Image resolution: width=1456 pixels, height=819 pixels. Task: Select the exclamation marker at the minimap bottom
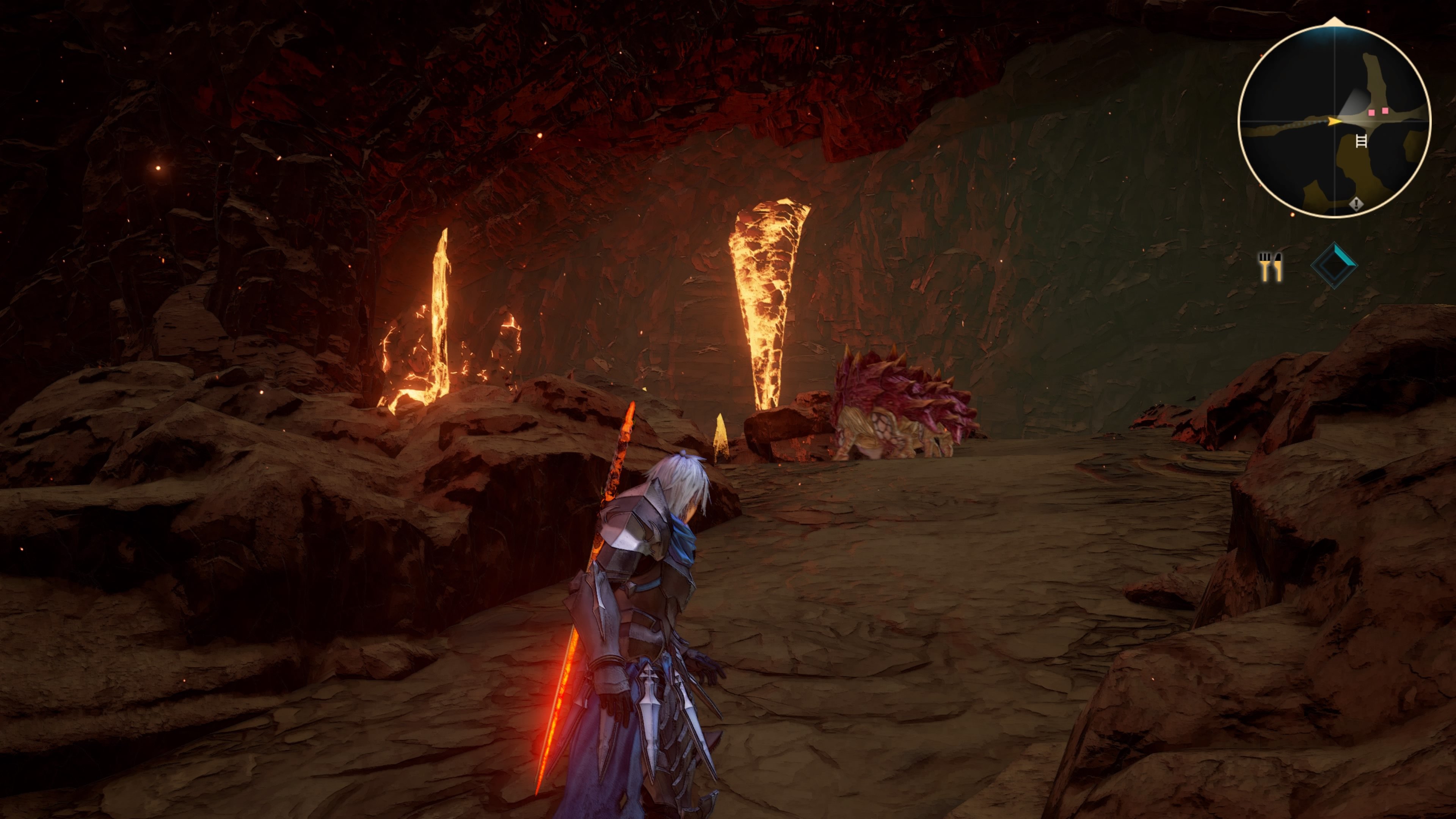pos(1357,204)
